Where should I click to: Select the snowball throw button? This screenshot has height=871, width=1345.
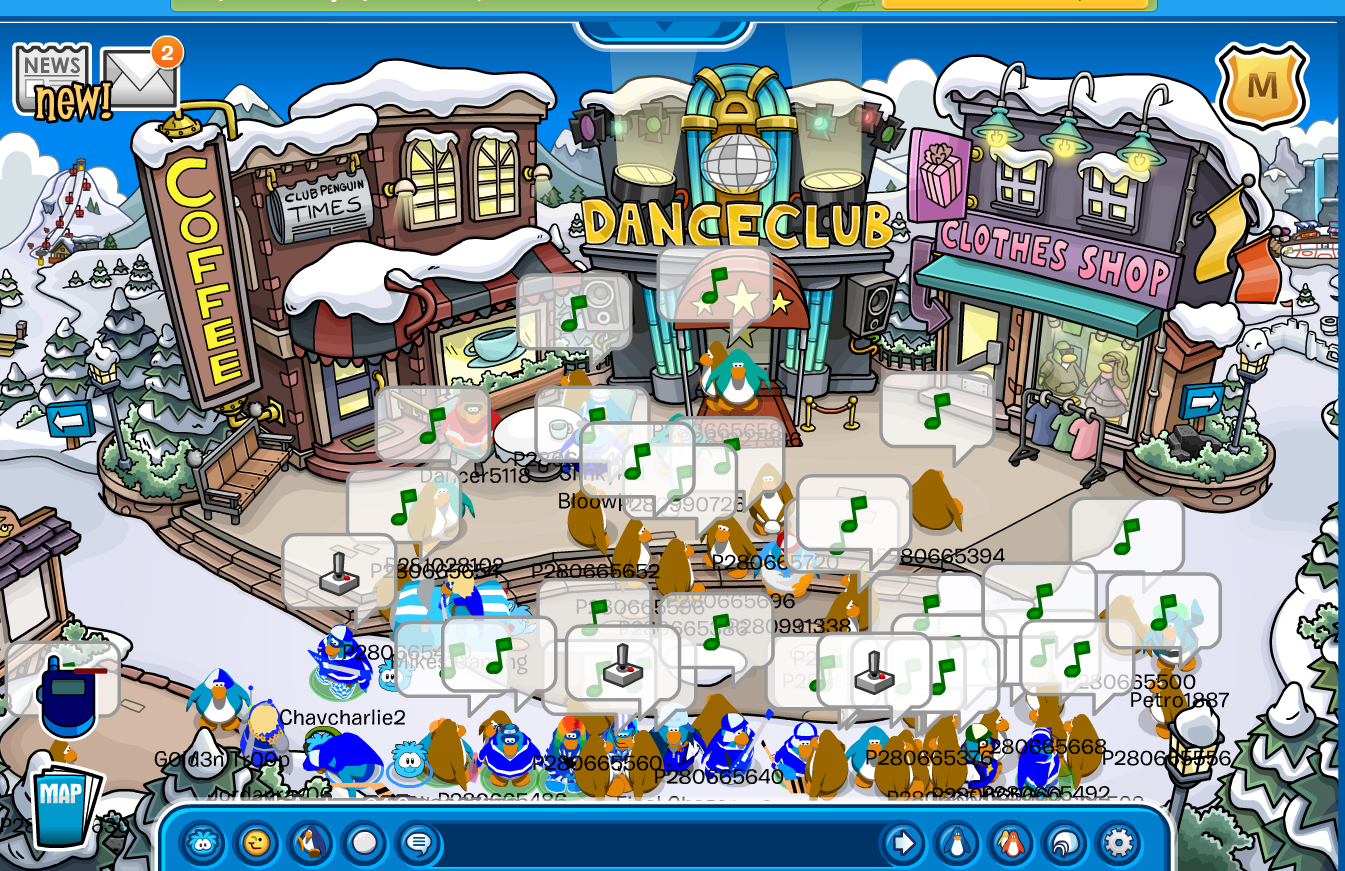pos(365,843)
